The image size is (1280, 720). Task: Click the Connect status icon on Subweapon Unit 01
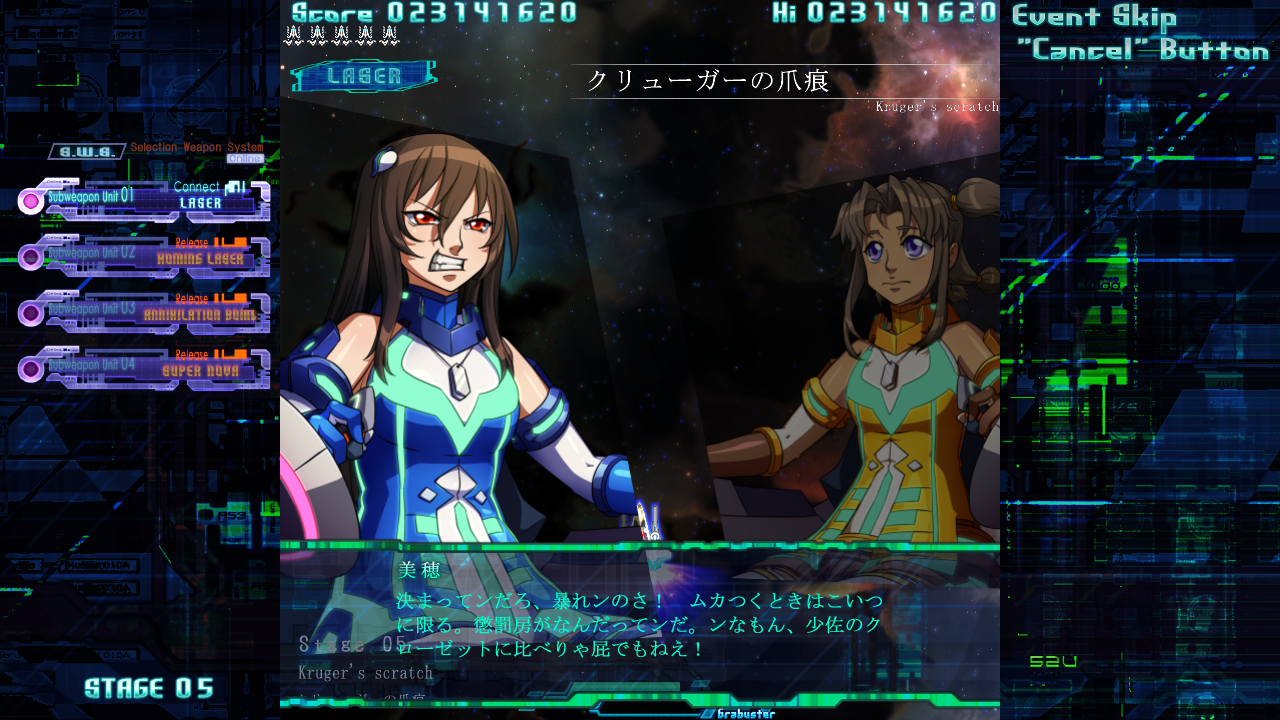tap(236, 188)
